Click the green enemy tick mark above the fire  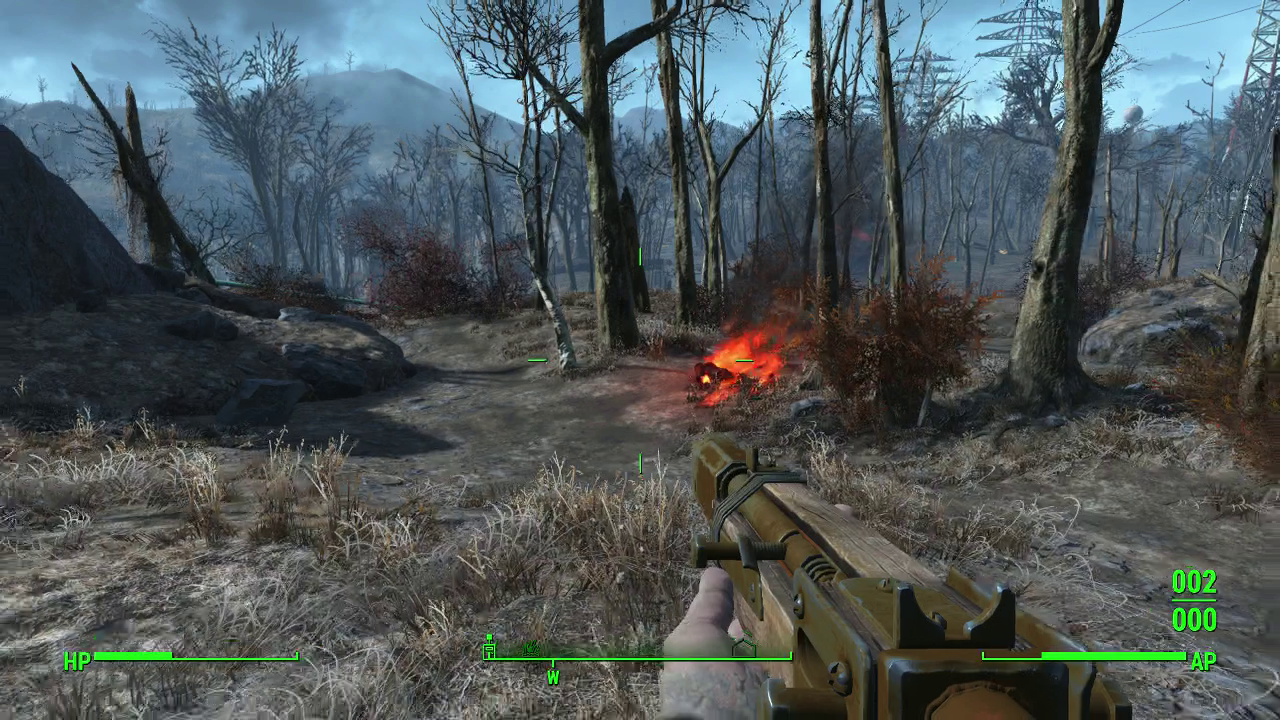[x=639, y=257]
